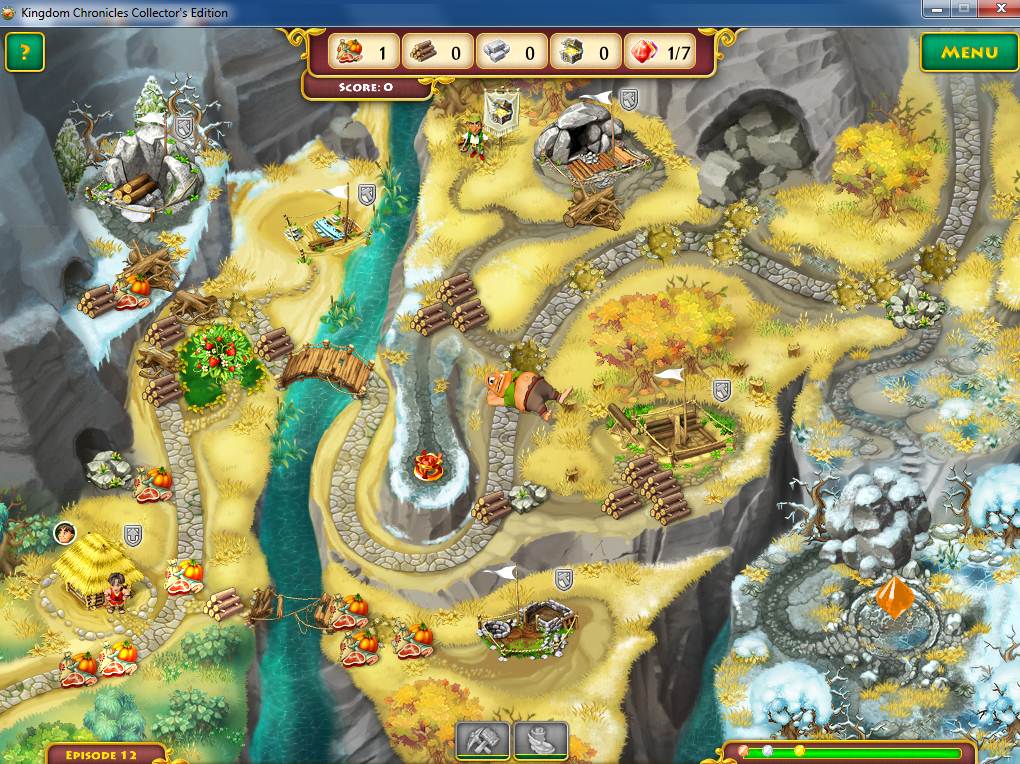Image resolution: width=1020 pixels, height=764 pixels.
Task: Open the green MENU button
Action: (968, 53)
